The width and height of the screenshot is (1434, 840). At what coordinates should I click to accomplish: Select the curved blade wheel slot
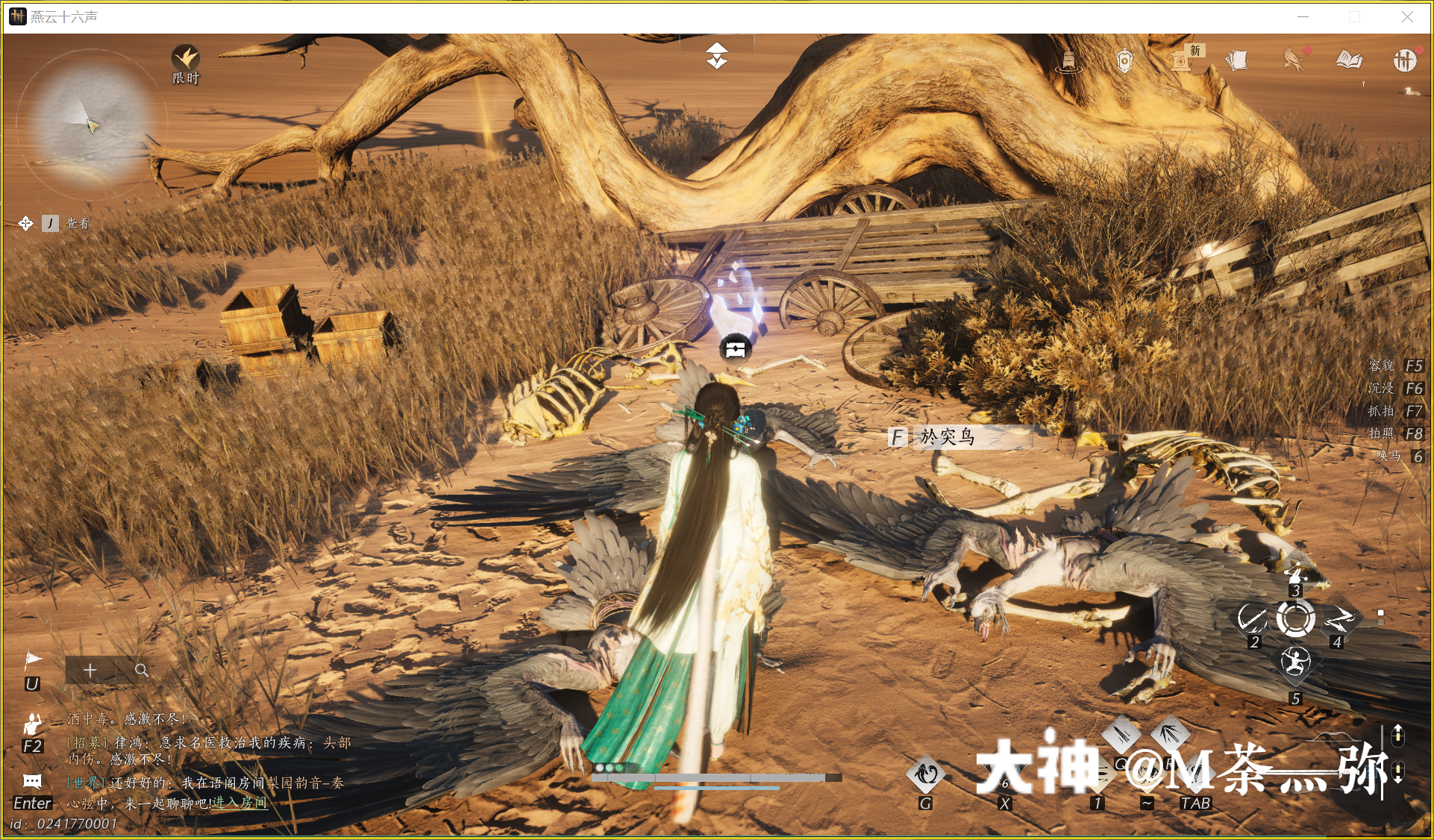point(1251,619)
